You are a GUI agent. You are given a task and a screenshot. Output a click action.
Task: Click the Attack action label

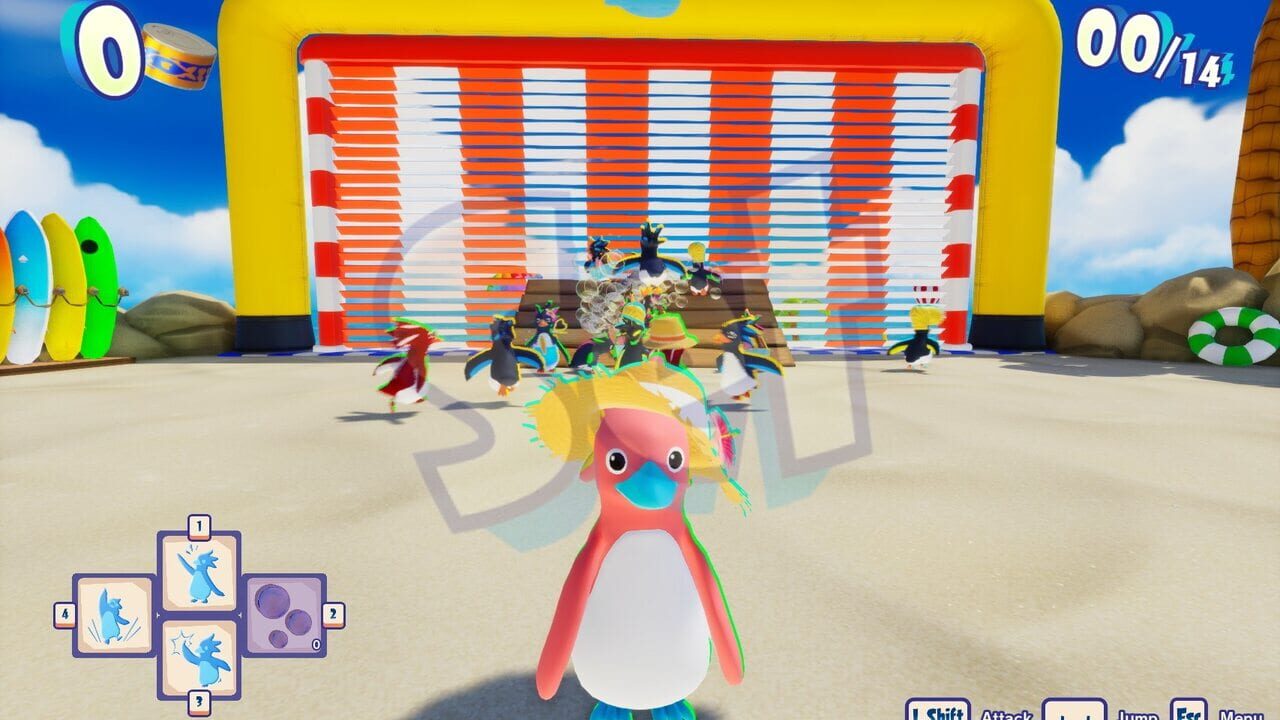(1007, 714)
